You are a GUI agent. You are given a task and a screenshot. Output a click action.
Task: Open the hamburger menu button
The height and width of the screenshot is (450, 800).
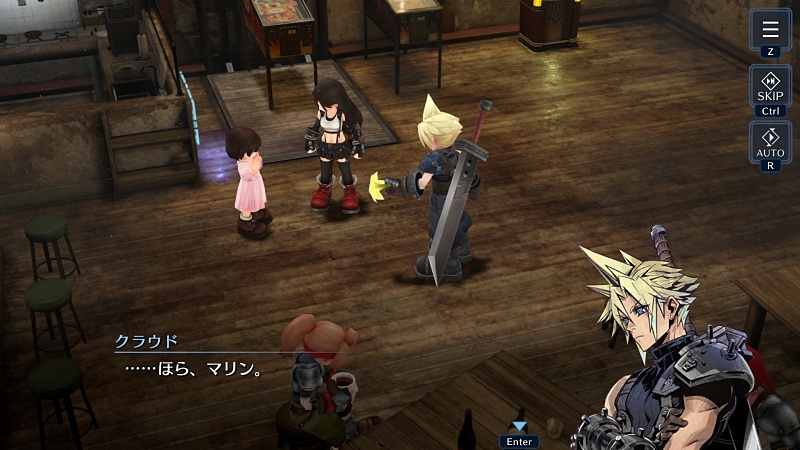[770, 29]
